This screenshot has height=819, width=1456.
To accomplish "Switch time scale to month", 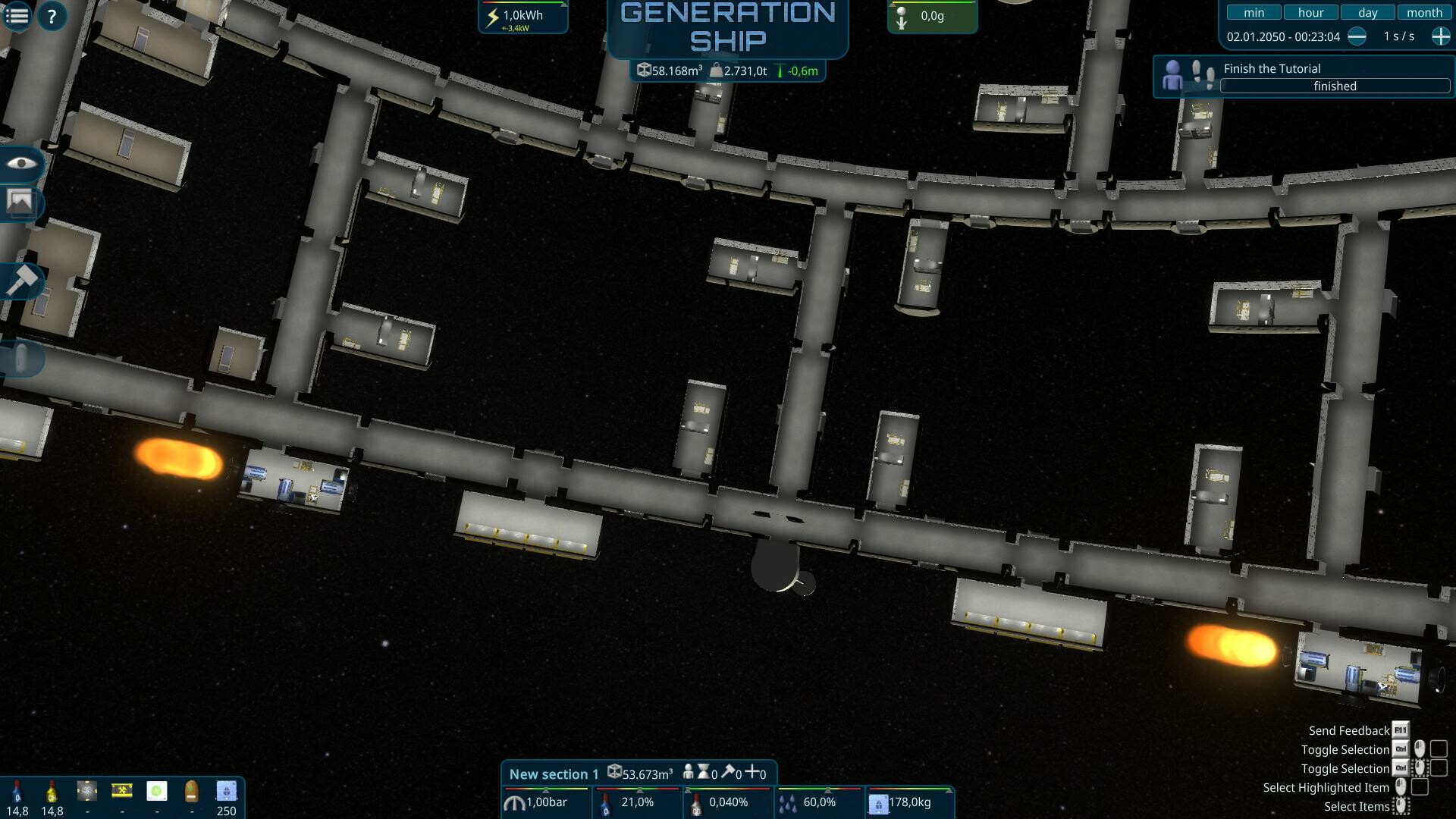I will tap(1425, 12).
